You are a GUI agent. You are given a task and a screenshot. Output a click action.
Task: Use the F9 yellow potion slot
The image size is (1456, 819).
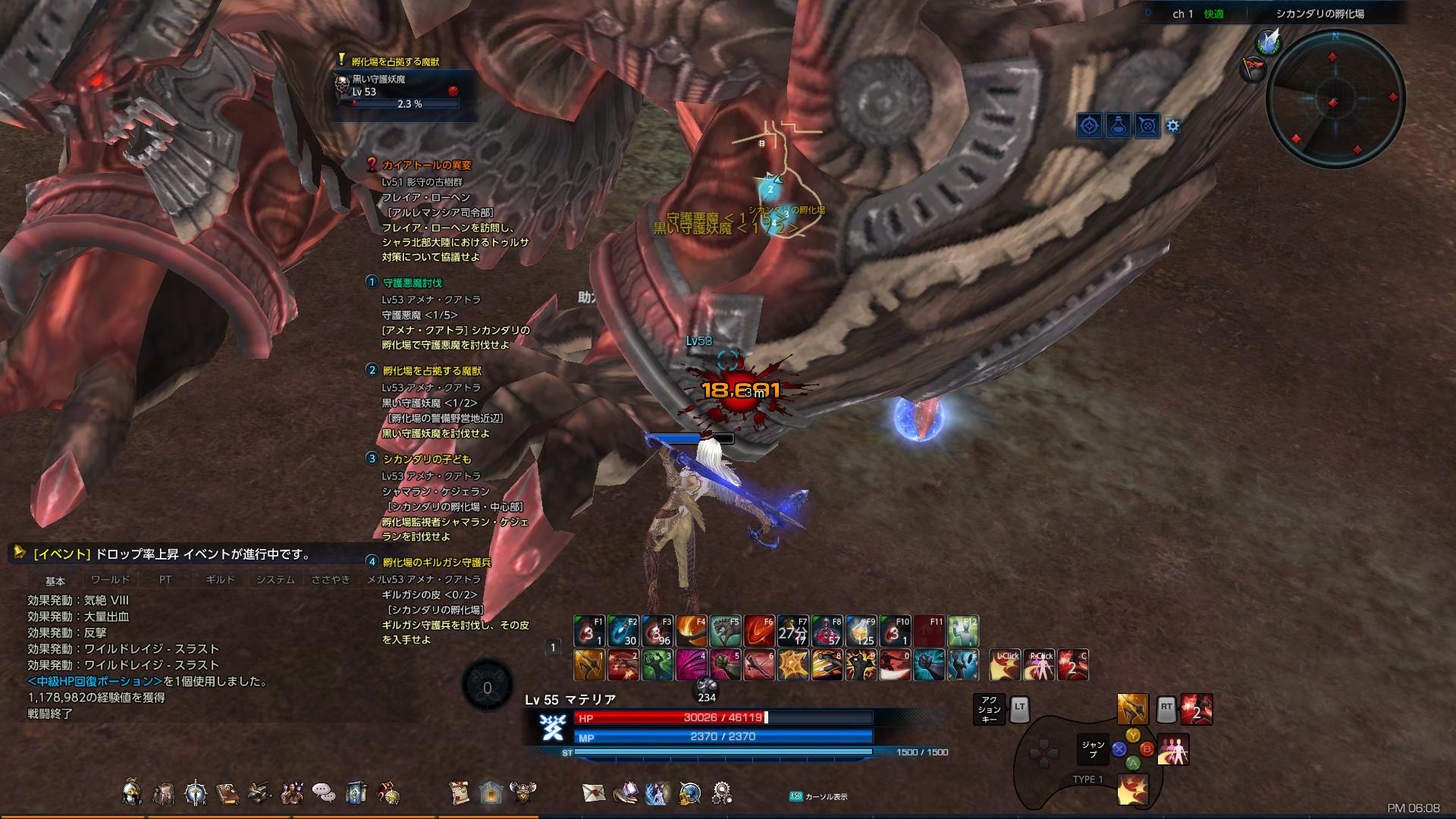click(861, 631)
